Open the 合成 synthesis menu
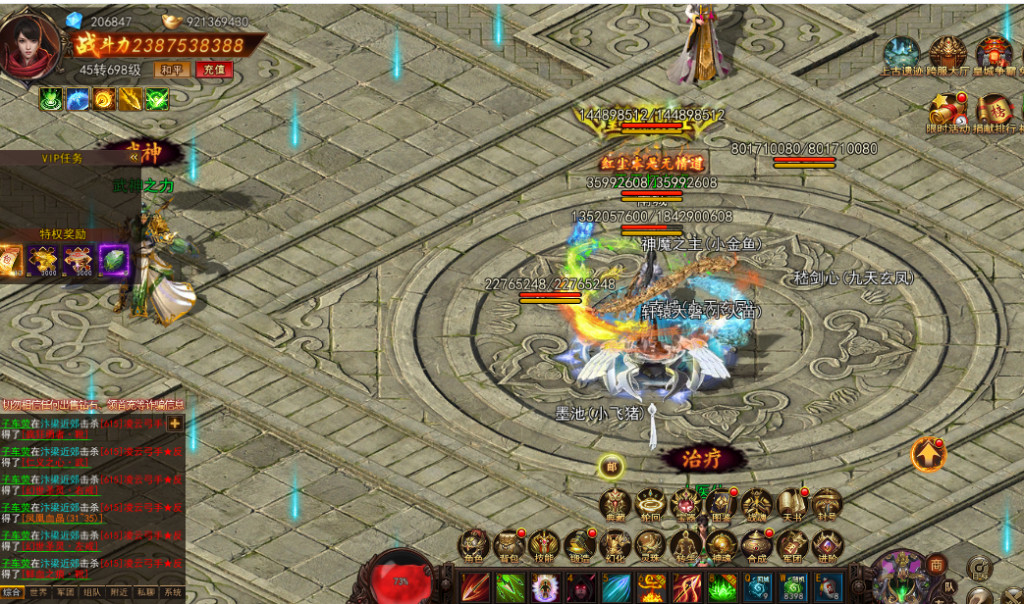The image size is (1024, 604). tap(755, 546)
